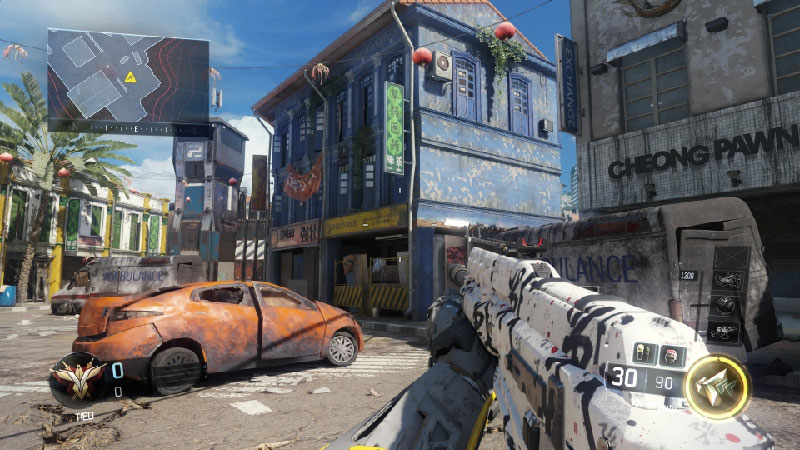The image size is (800, 450).
Task: Activate the gold-ringed specialist ability
Action: 717,386
